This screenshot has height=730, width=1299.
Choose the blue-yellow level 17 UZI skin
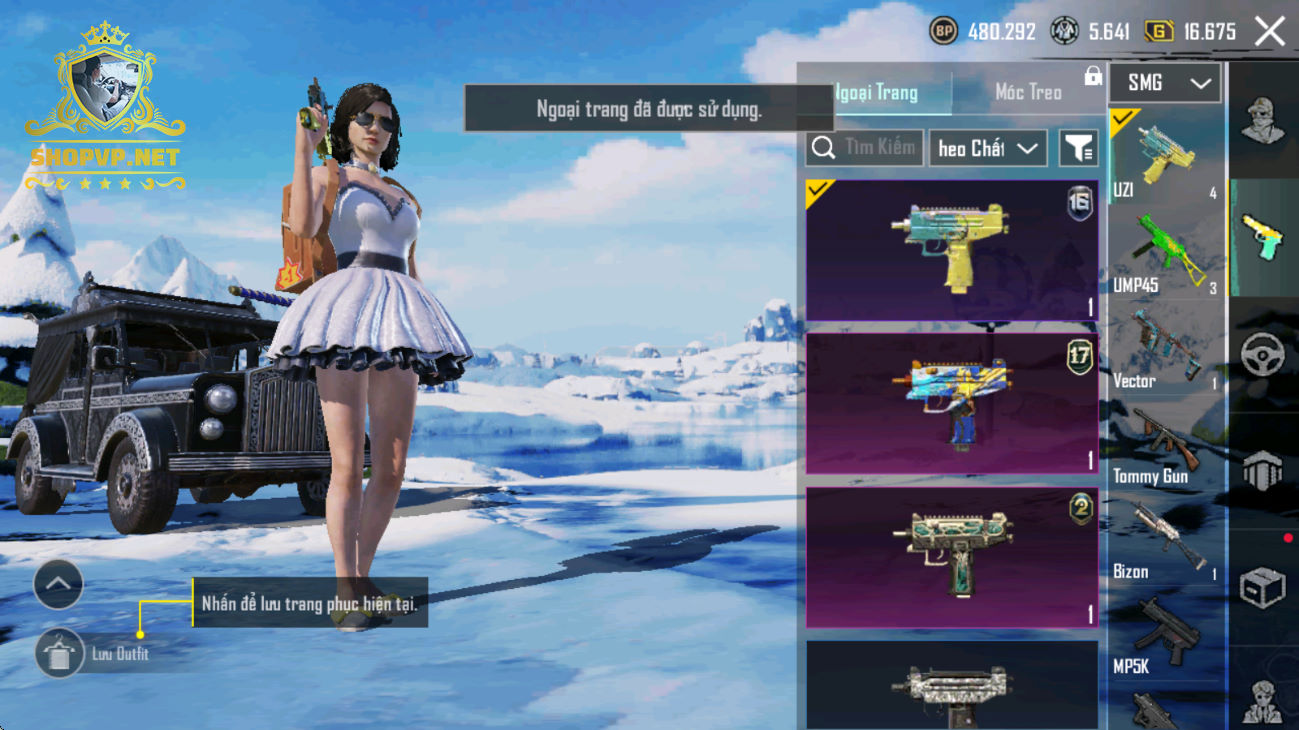pos(951,404)
